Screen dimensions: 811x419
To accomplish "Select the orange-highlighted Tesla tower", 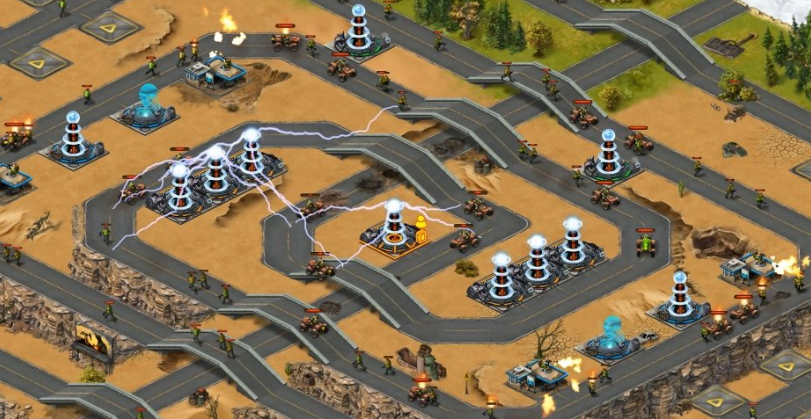I will pos(392,227).
